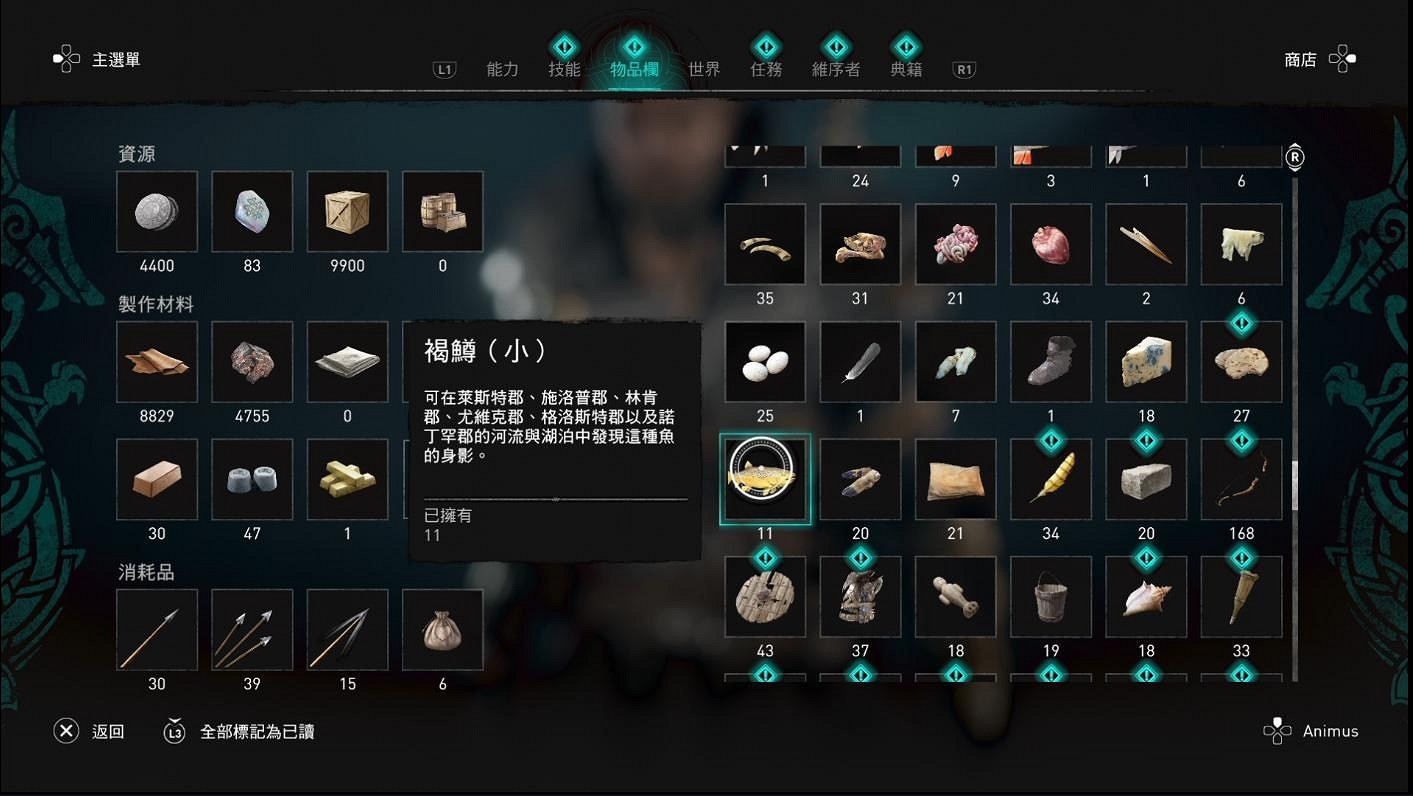Image resolution: width=1413 pixels, height=796 pixels.
Task: Select the arrows icon showing 39
Action: (x=251, y=629)
